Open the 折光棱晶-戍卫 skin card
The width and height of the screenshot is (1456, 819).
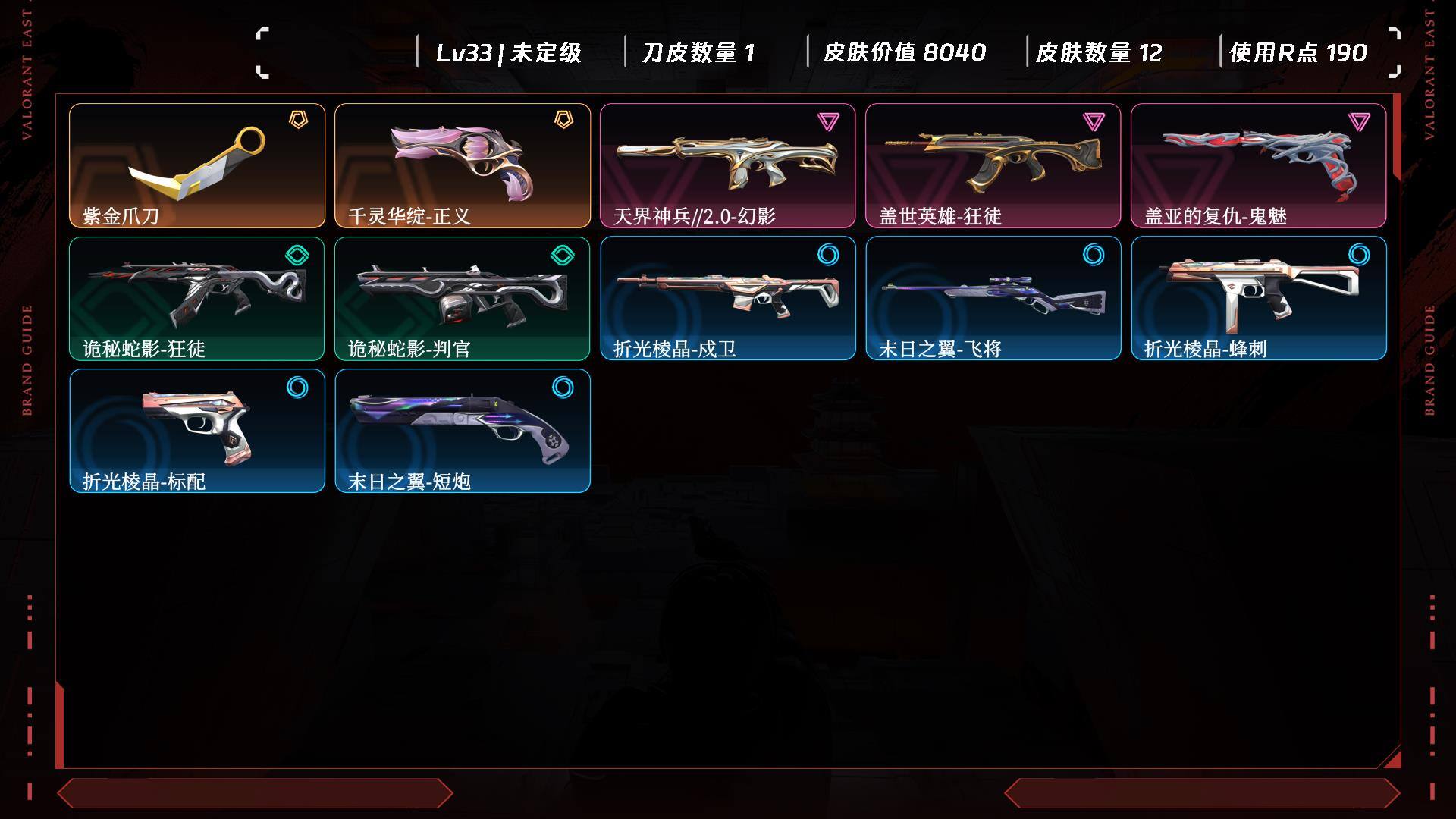(728, 298)
